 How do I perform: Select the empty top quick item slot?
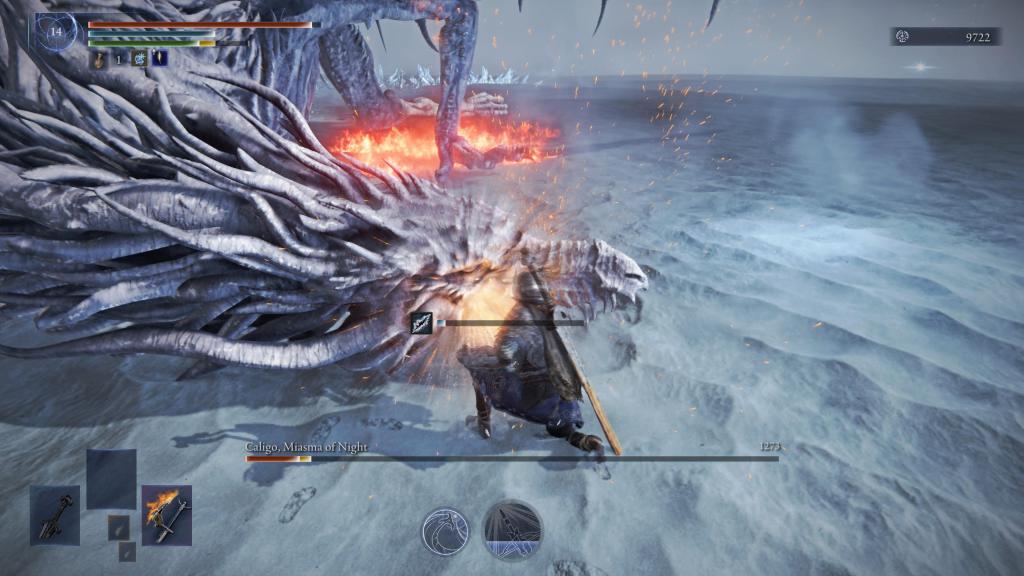pyautogui.click(x=111, y=479)
